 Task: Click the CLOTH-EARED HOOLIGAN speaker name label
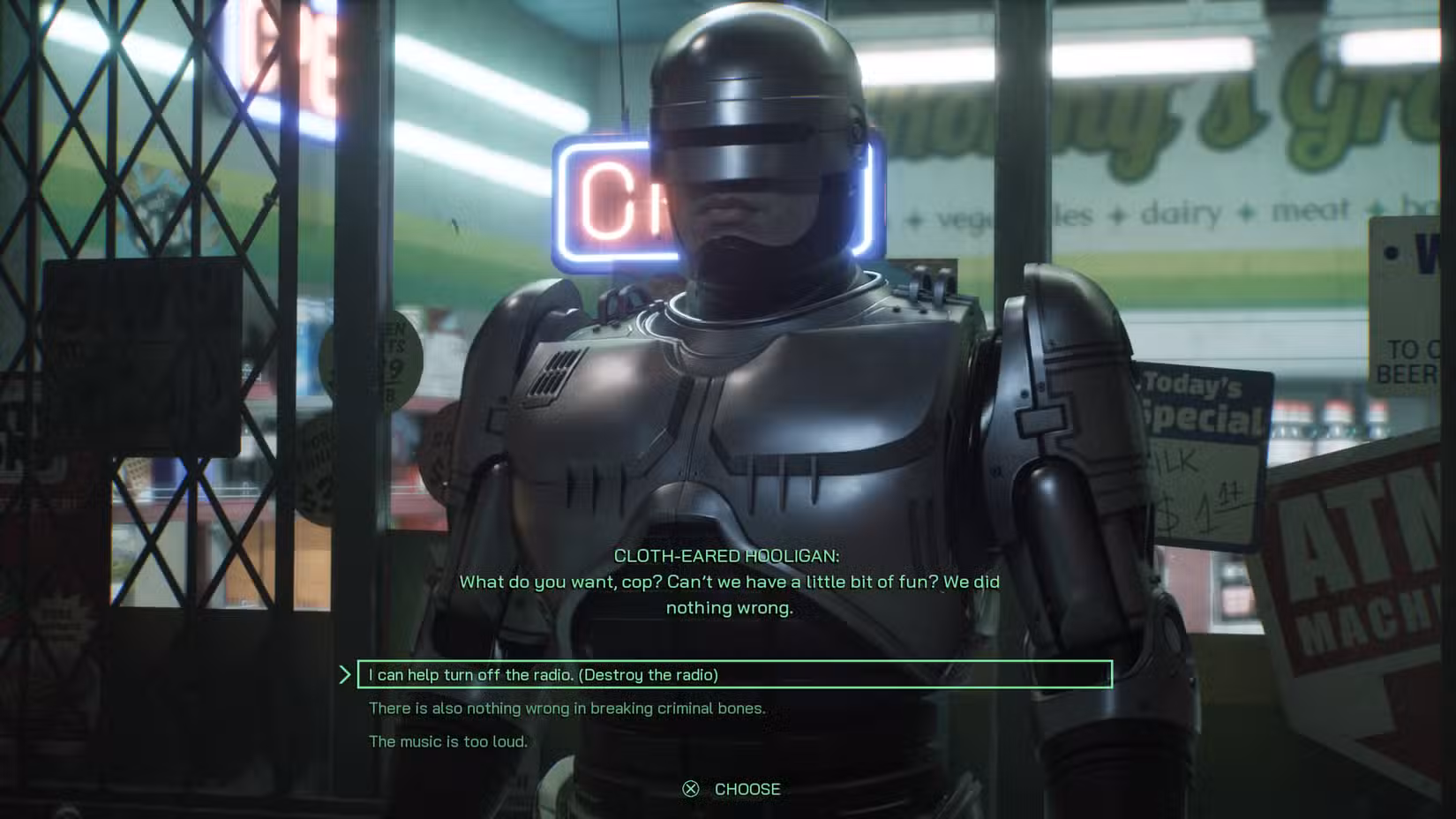pos(728,556)
